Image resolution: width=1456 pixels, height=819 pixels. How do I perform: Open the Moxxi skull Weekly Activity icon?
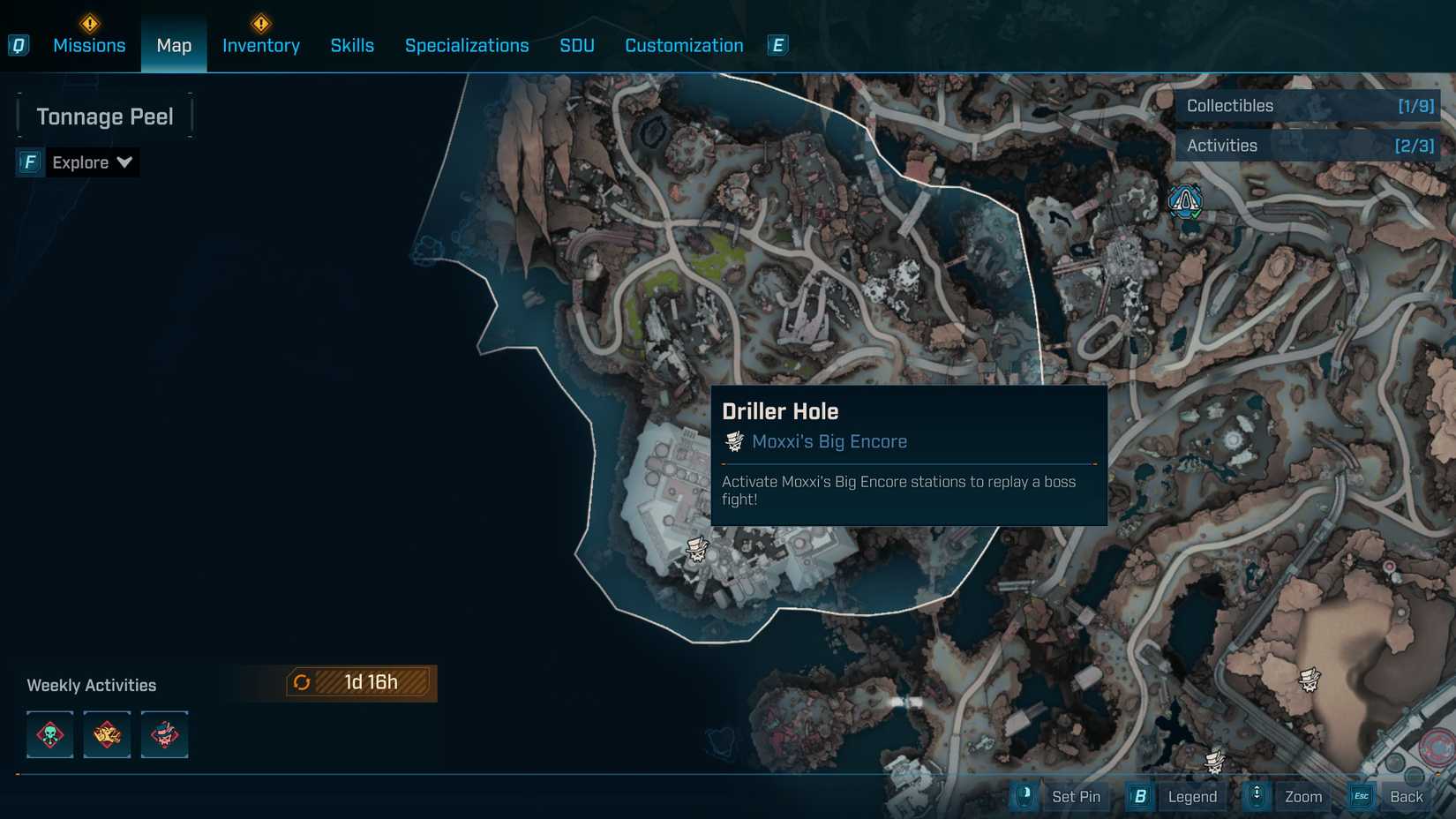[x=164, y=734]
